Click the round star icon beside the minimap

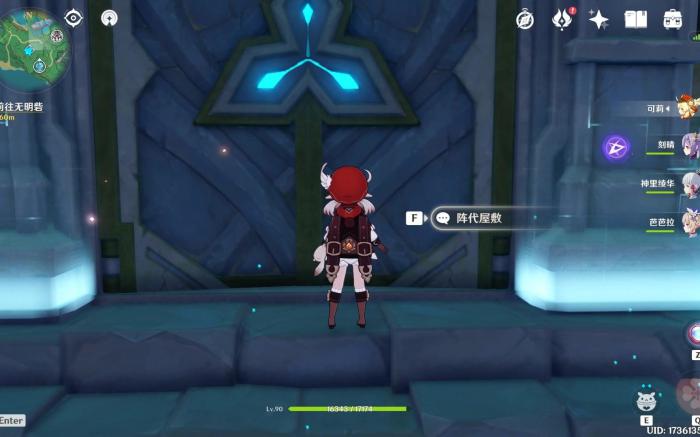[109, 18]
